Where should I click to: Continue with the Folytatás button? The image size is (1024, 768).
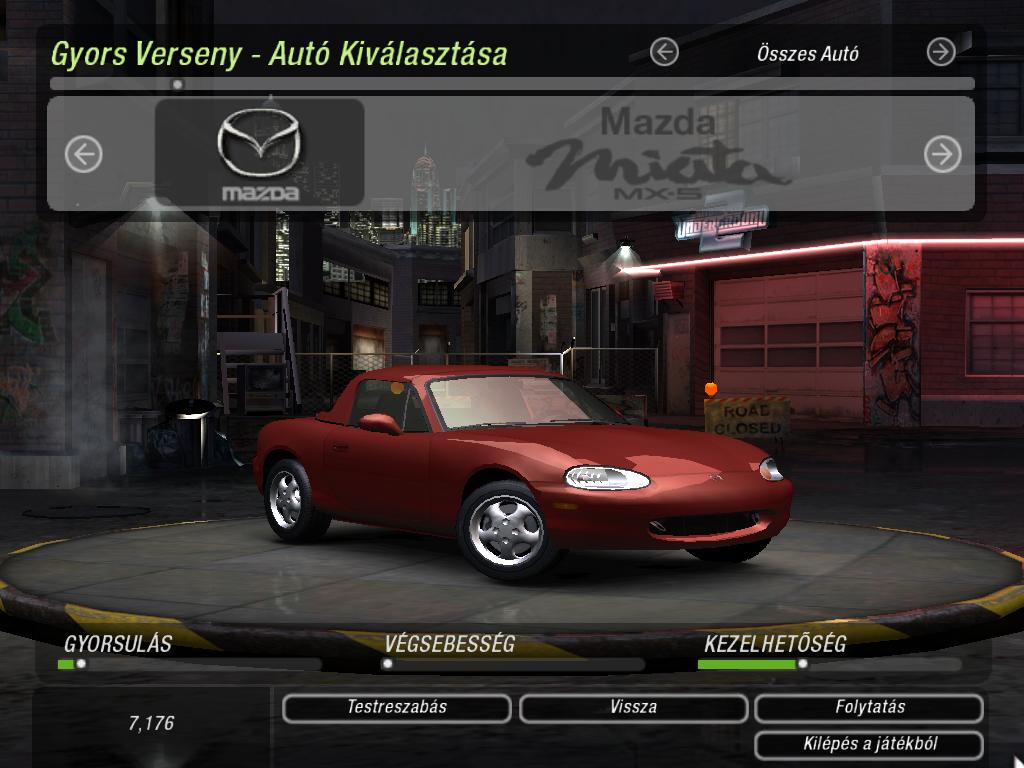[869, 708]
